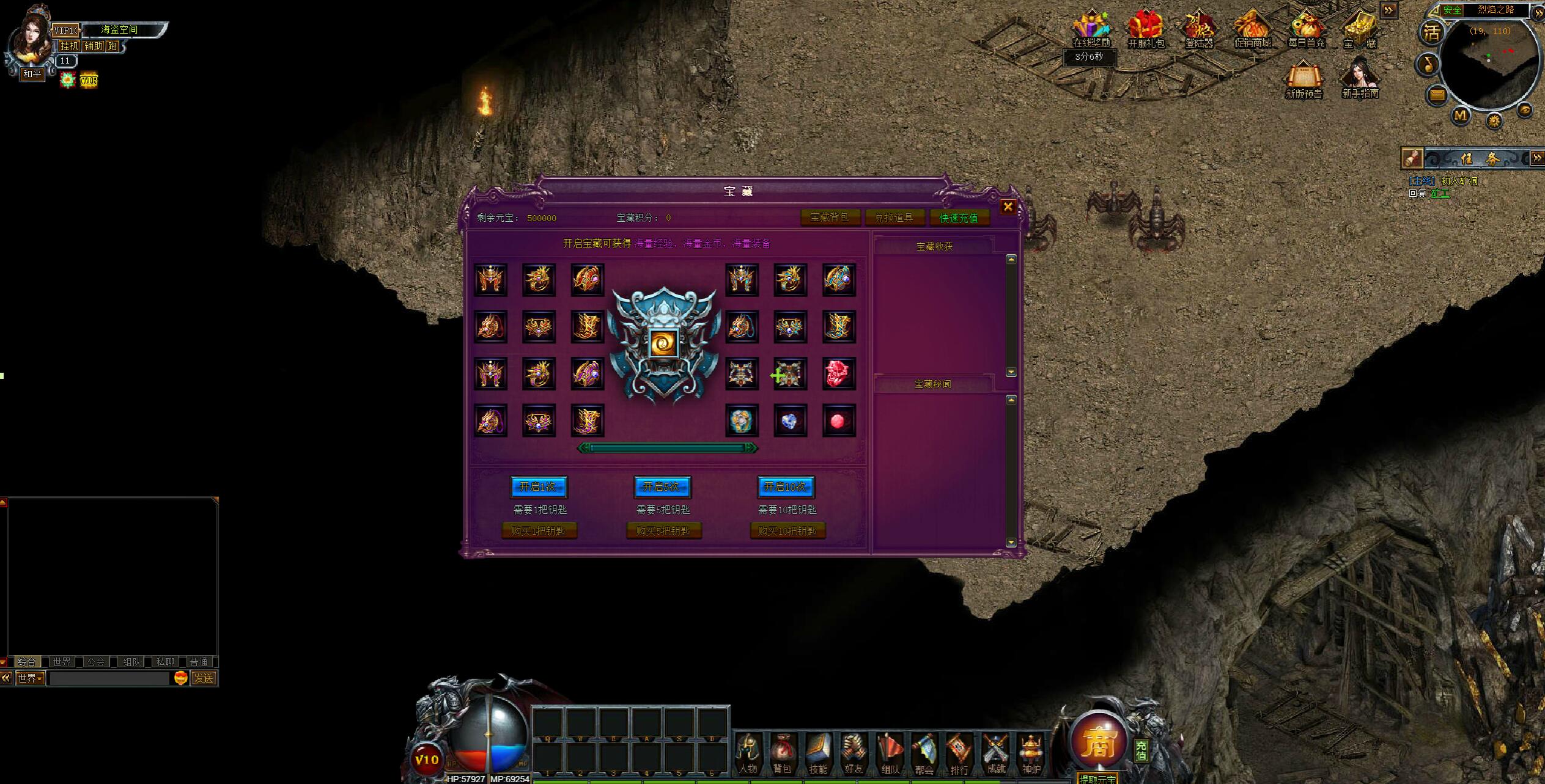
Task: Claim the 在线奖励 online reward icon
Action: pos(1091,28)
